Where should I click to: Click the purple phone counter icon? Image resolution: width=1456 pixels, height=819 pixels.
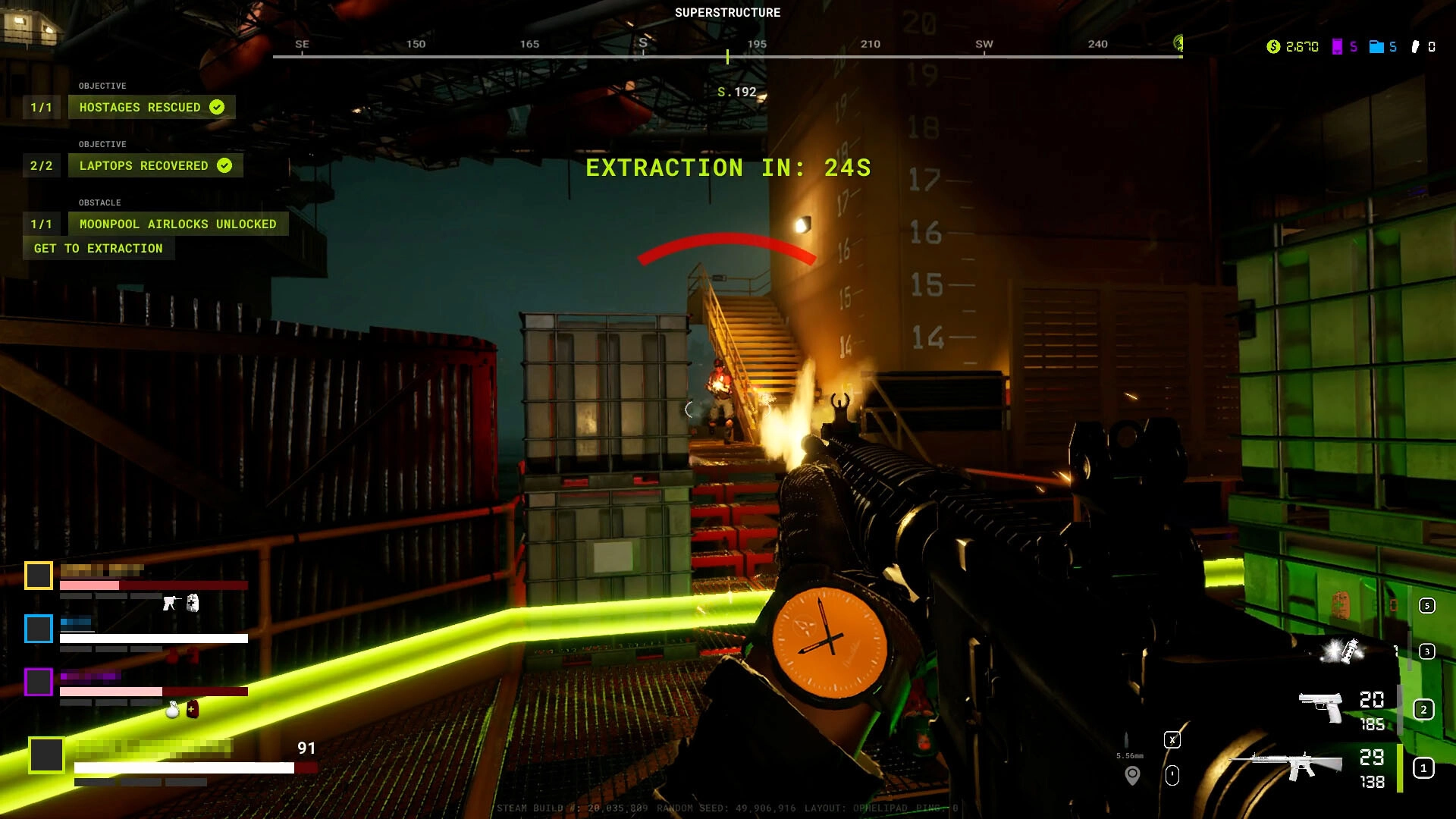tap(1338, 46)
